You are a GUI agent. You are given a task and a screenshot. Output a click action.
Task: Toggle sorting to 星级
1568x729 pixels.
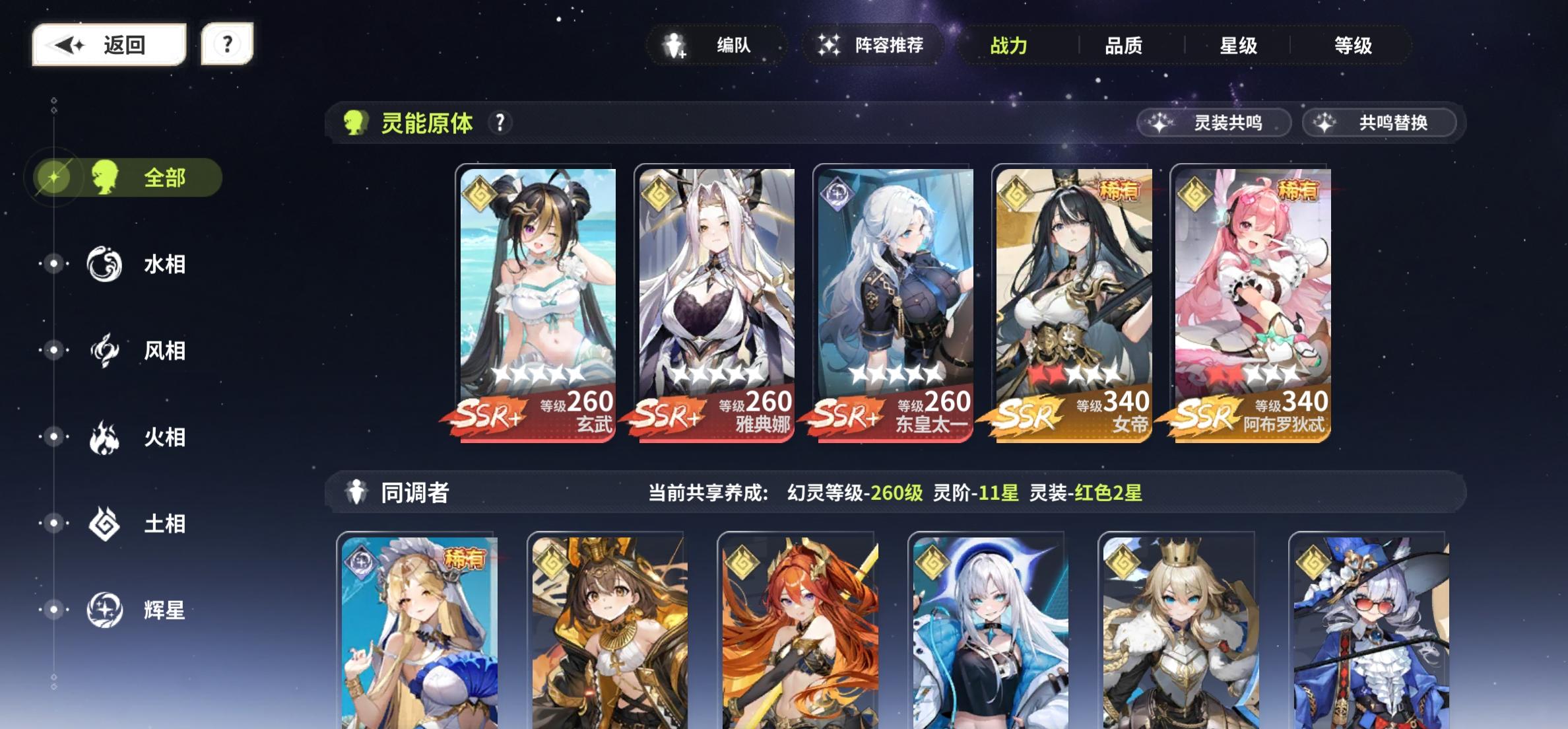[x=1239, y=45]
